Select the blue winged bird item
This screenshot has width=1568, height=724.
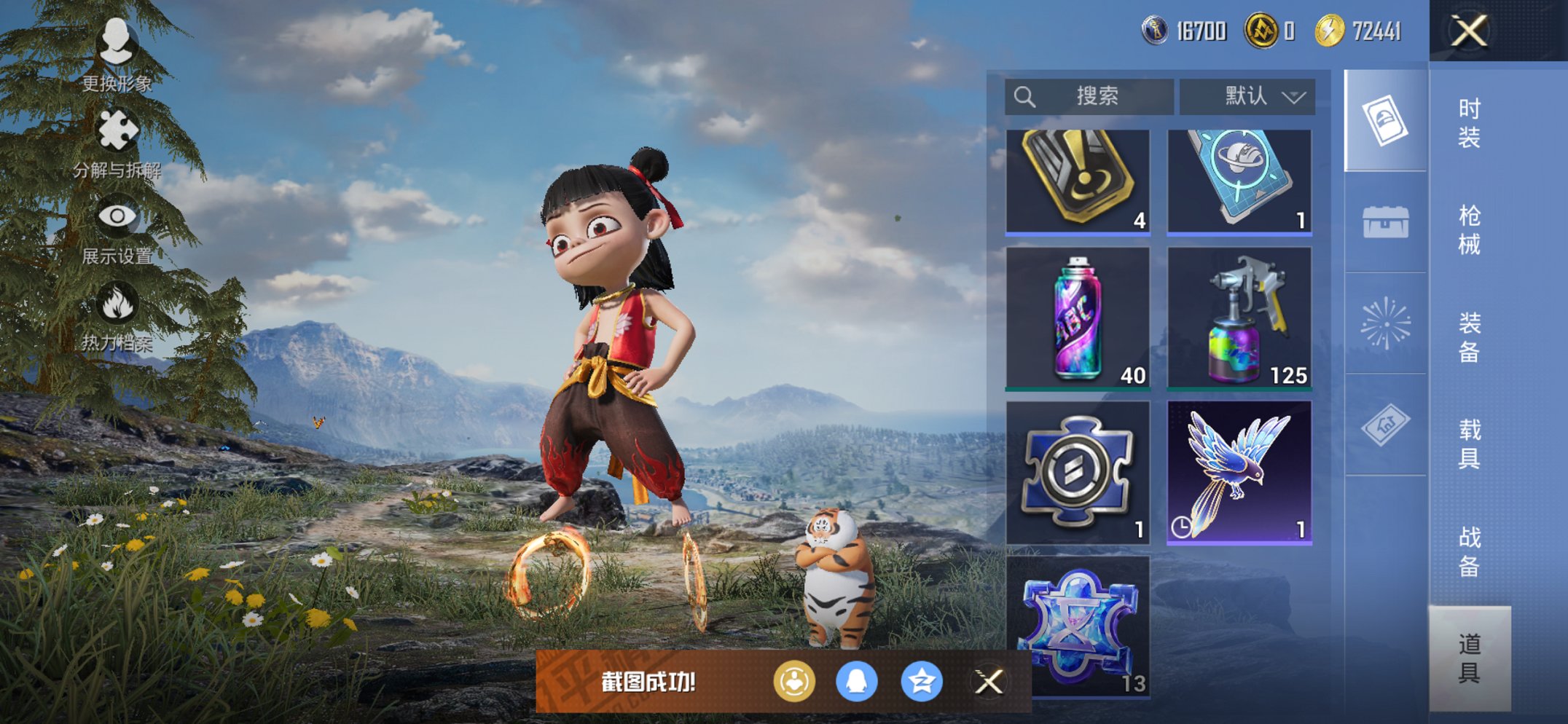click(1239, 473)
